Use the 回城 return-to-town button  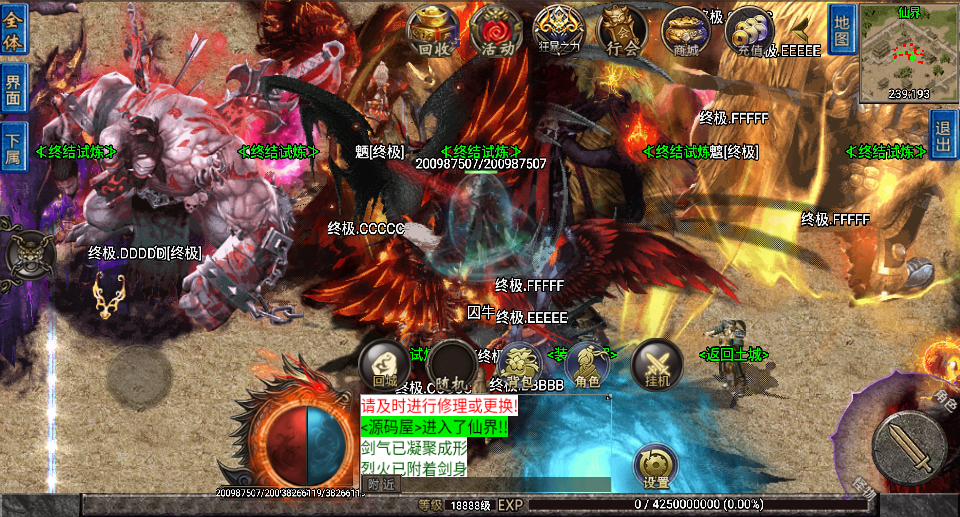[384, 364]
